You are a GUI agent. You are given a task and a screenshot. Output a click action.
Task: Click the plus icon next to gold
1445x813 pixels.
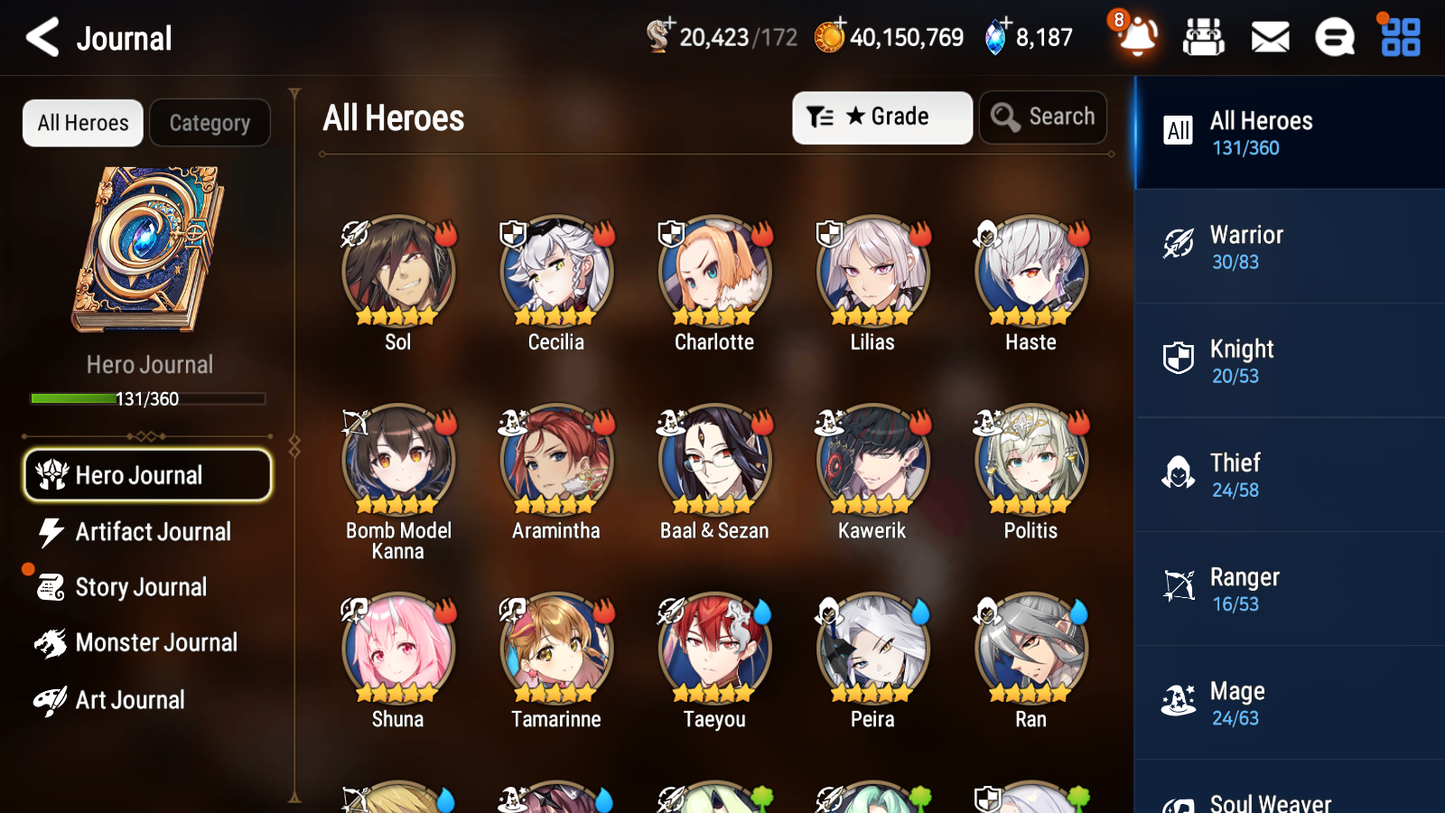coord(838,20)
